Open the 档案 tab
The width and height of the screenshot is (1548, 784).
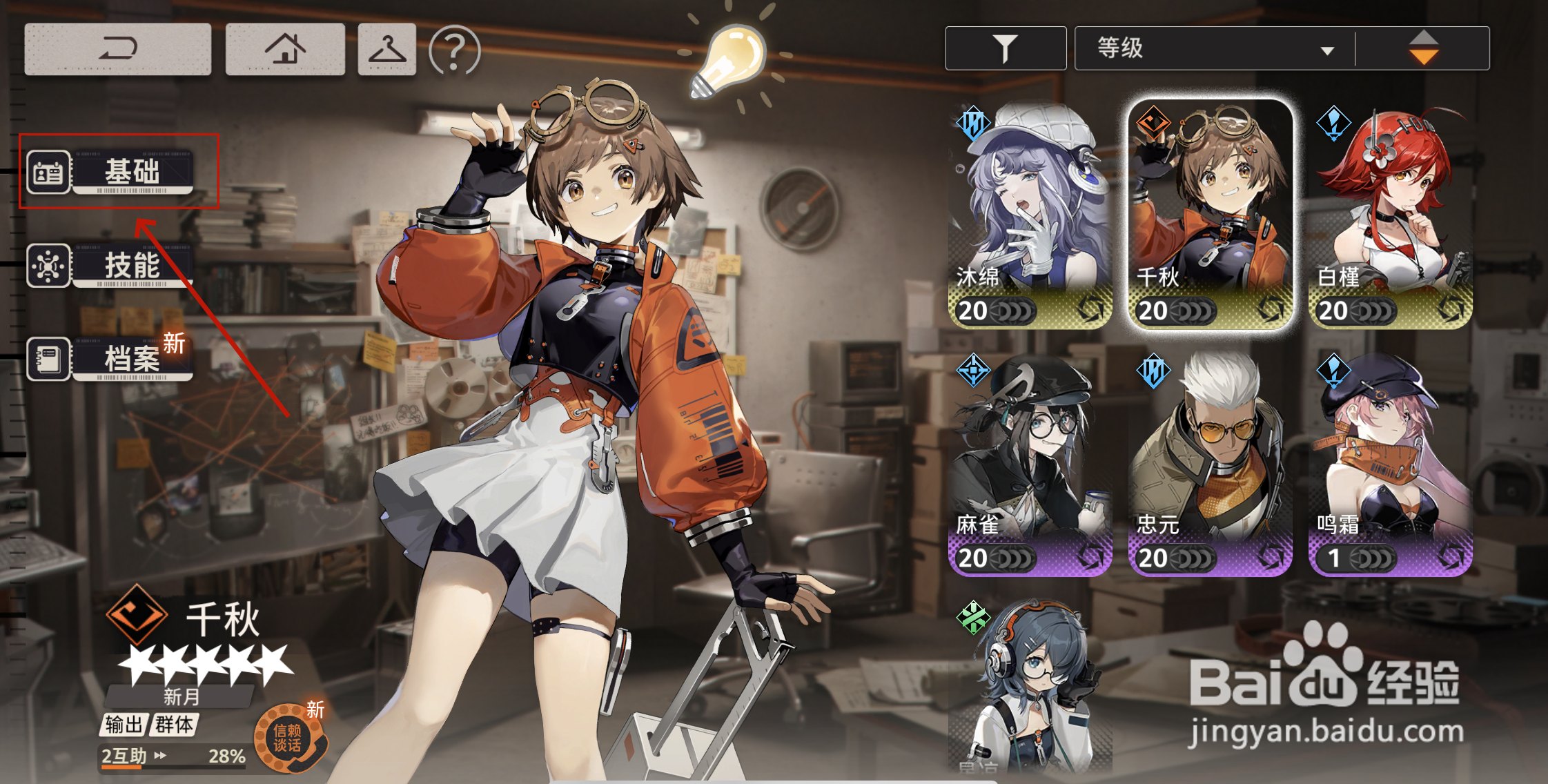point(110,359)
